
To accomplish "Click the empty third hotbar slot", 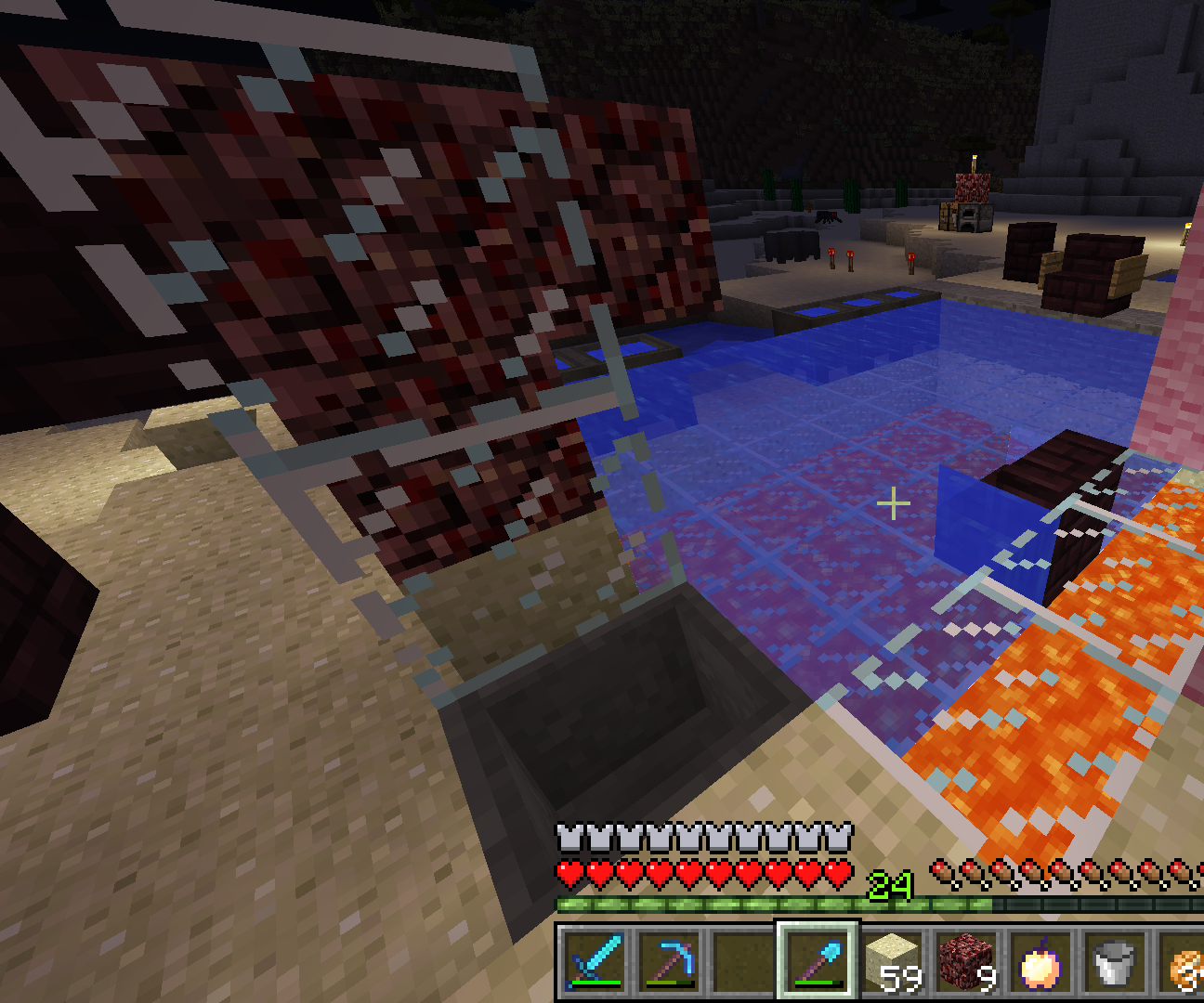I will click(x=740, y=966).
